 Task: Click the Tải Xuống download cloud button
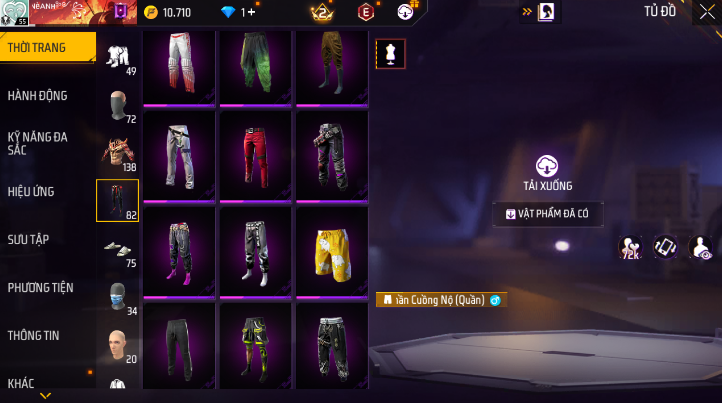point(547,166)
